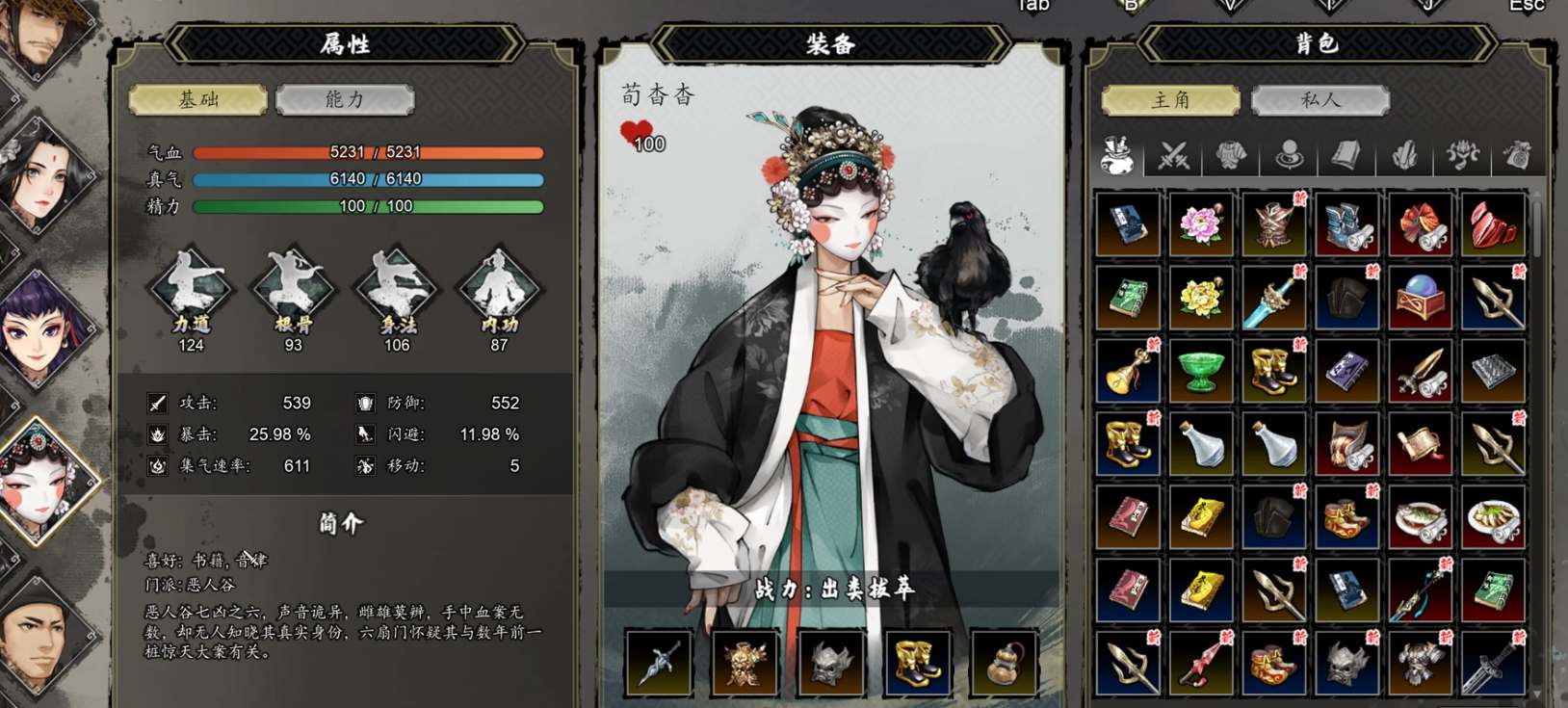
Task: Switch to the 能力 attributes tab
Action: click(x=345, y=100)
